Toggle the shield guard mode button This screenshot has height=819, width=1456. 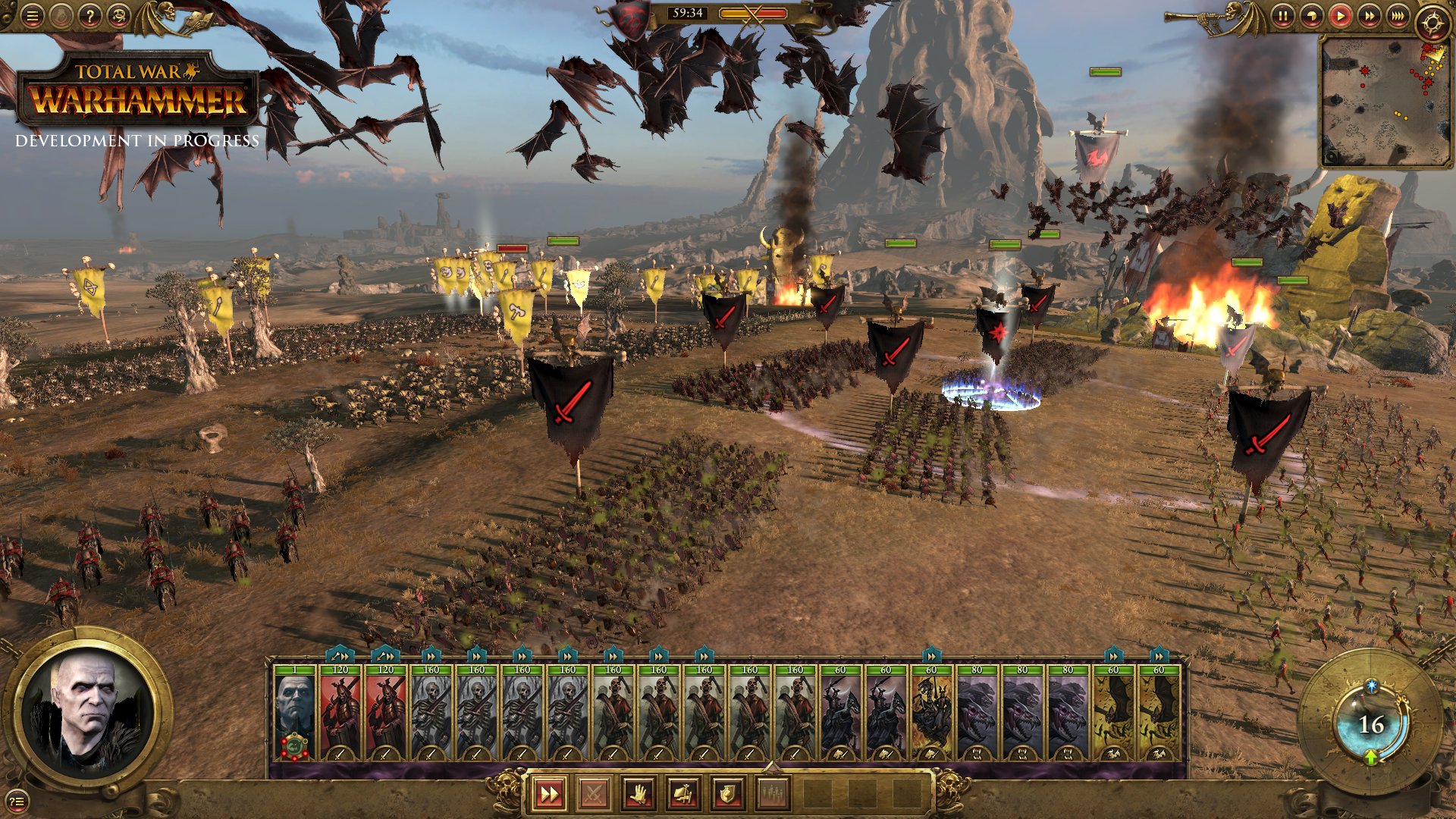click(727, 794)
